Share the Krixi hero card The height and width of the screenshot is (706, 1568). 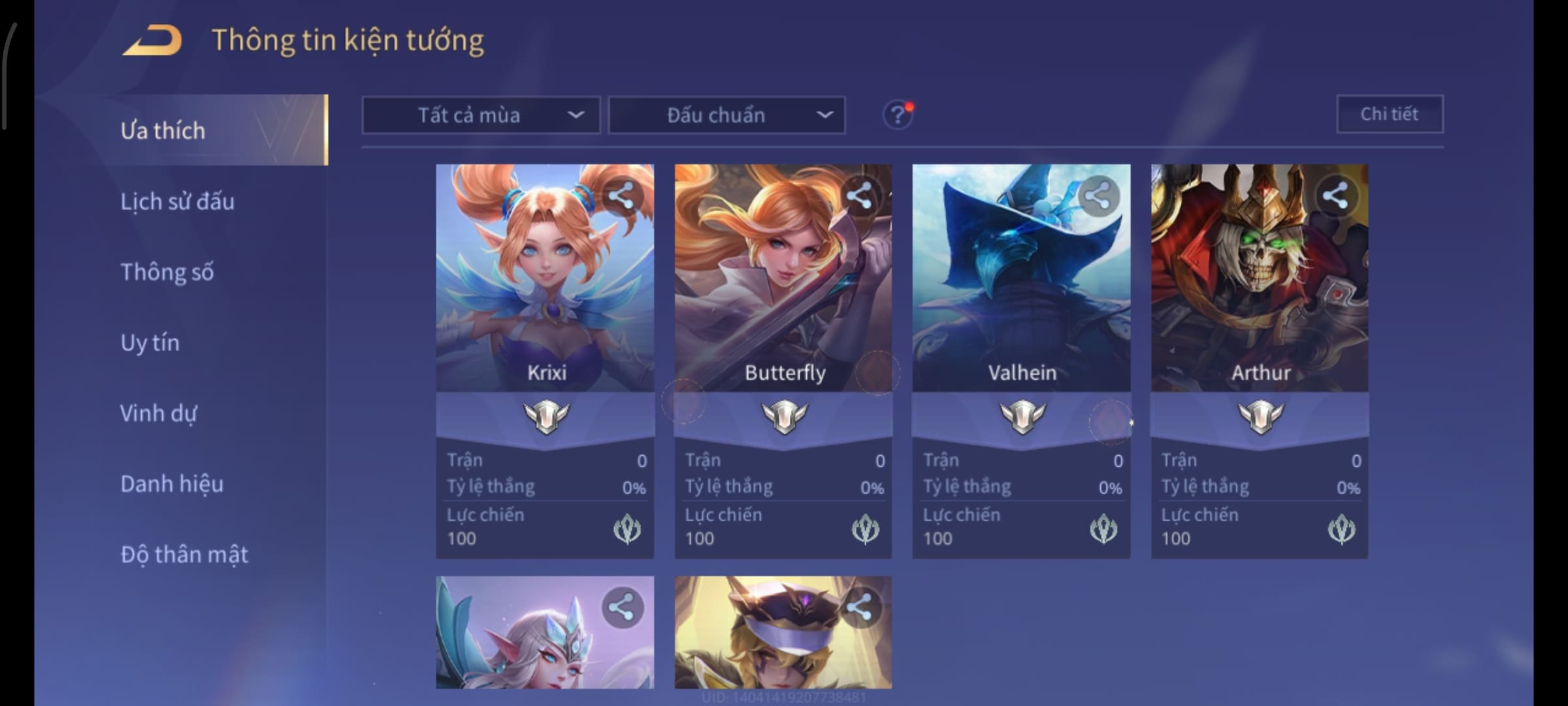(621, 195)
